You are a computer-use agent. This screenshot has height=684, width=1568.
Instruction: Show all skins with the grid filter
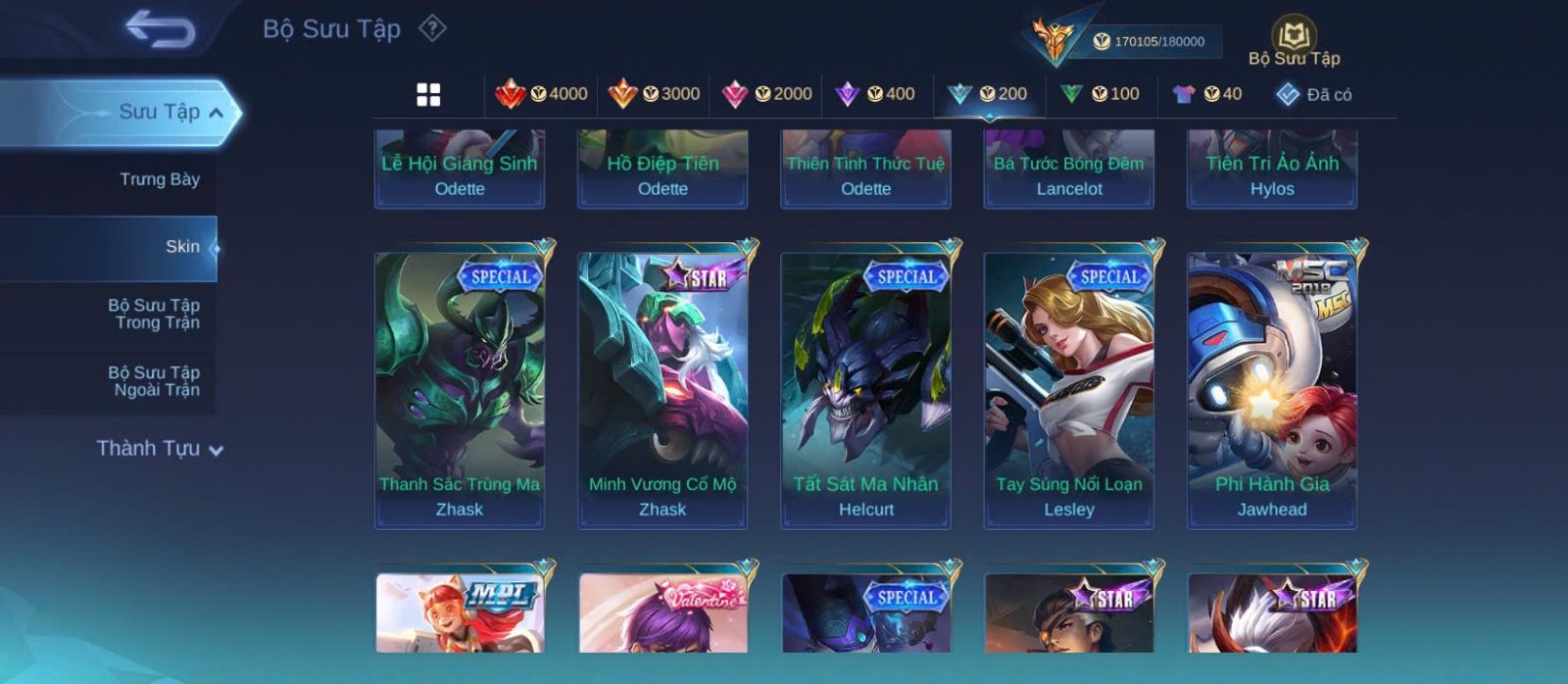428,94
